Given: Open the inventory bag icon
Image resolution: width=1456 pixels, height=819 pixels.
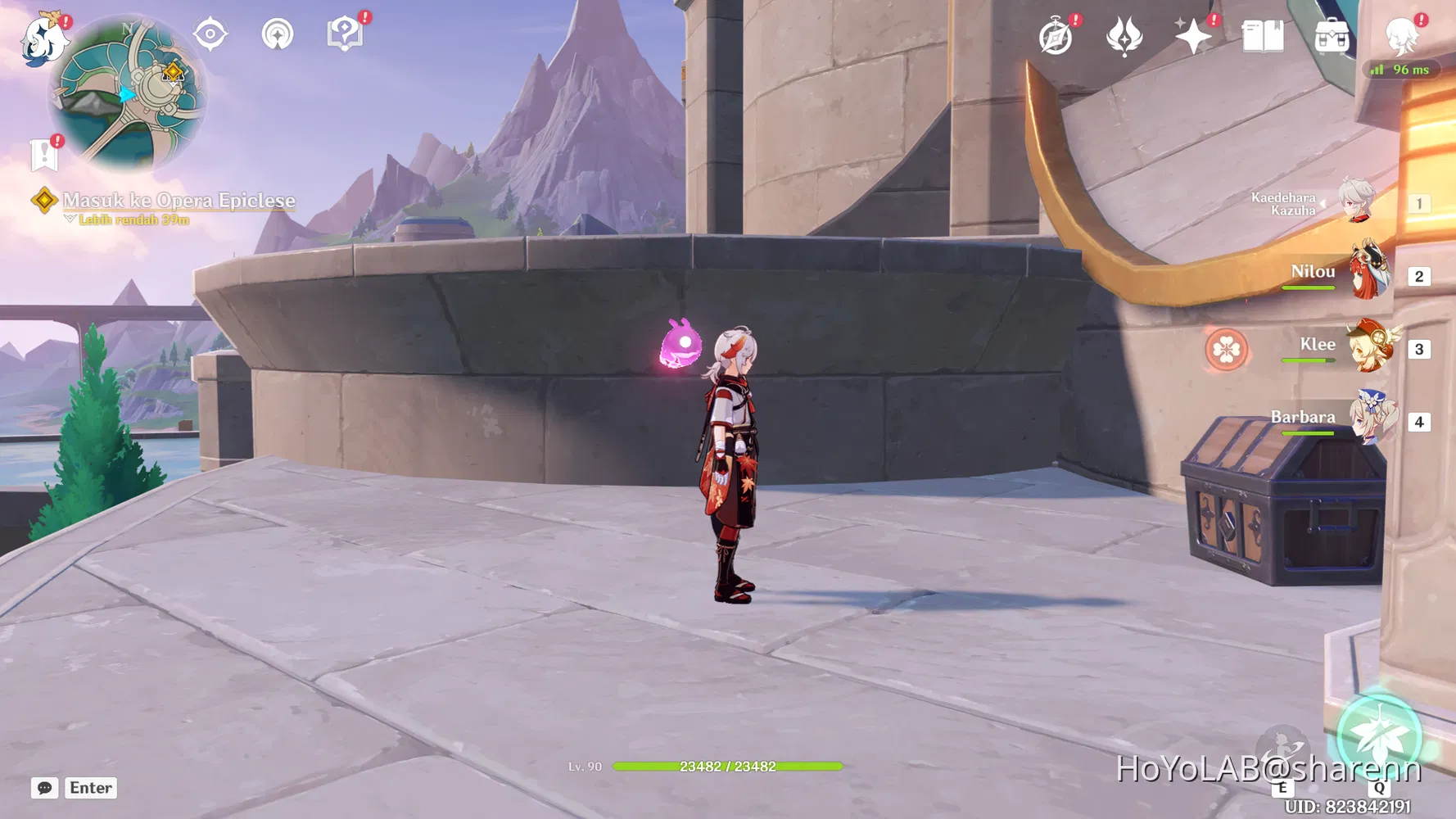Looking at the screenshot, I should click(1332, 35).
